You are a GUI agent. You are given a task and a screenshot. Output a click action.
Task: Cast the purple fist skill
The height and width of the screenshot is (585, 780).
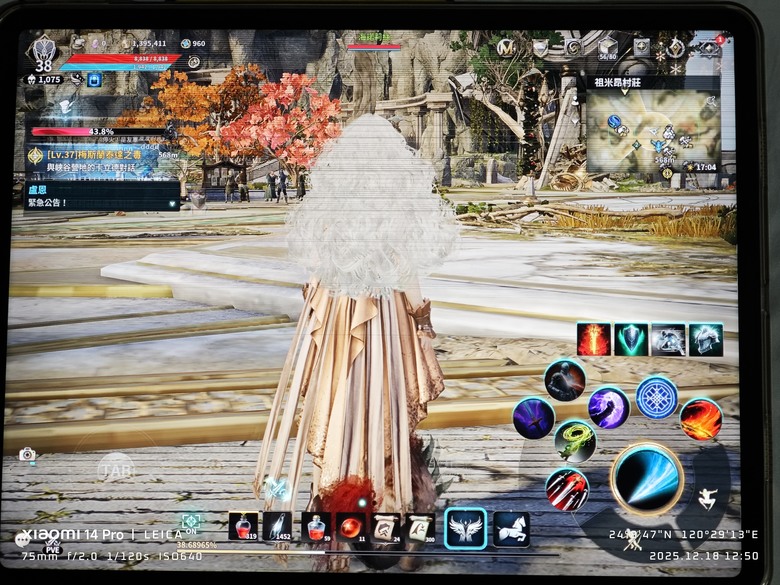point(608,407)
